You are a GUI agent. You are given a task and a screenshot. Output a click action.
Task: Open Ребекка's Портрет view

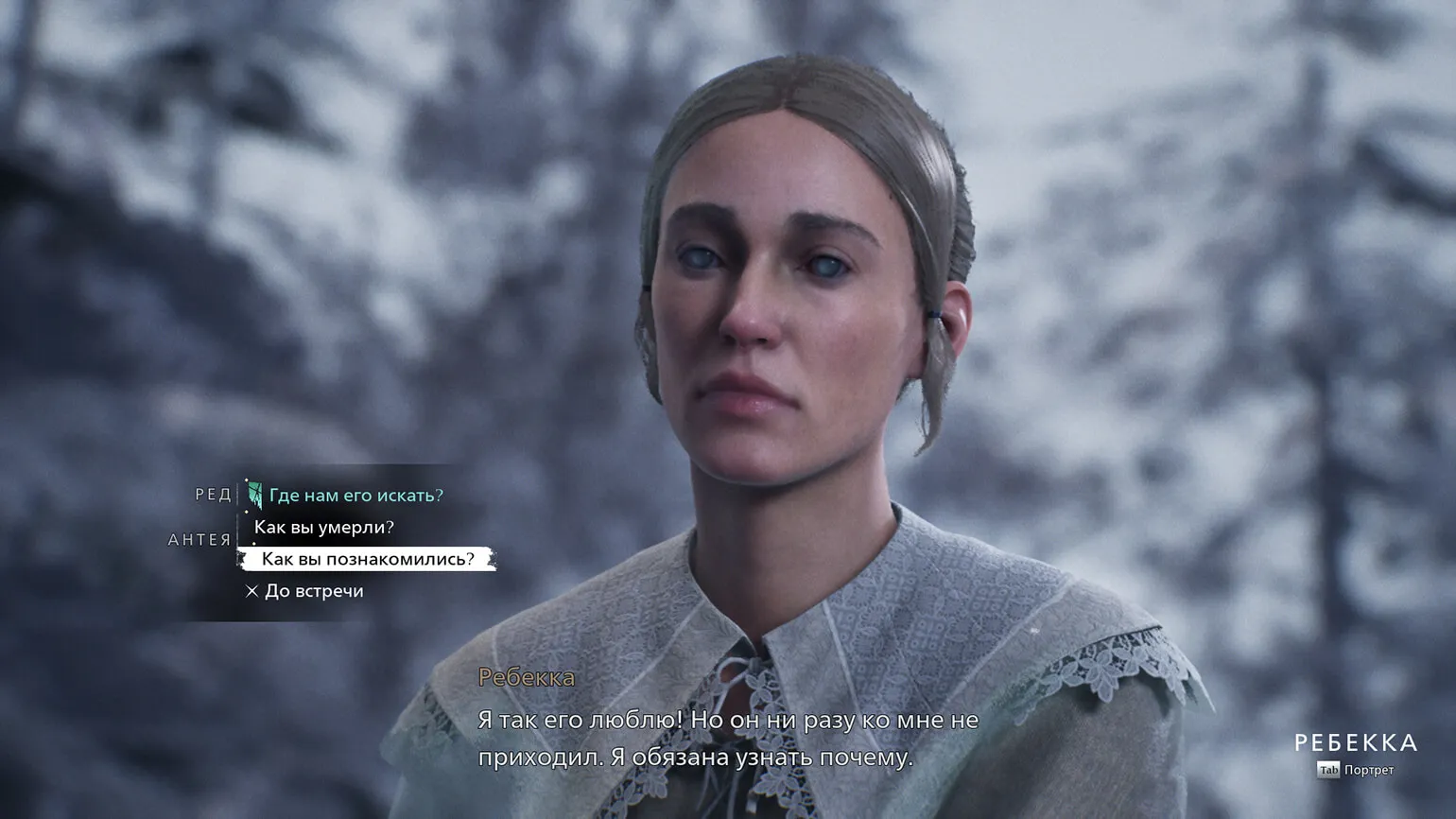pos(1356,770)
